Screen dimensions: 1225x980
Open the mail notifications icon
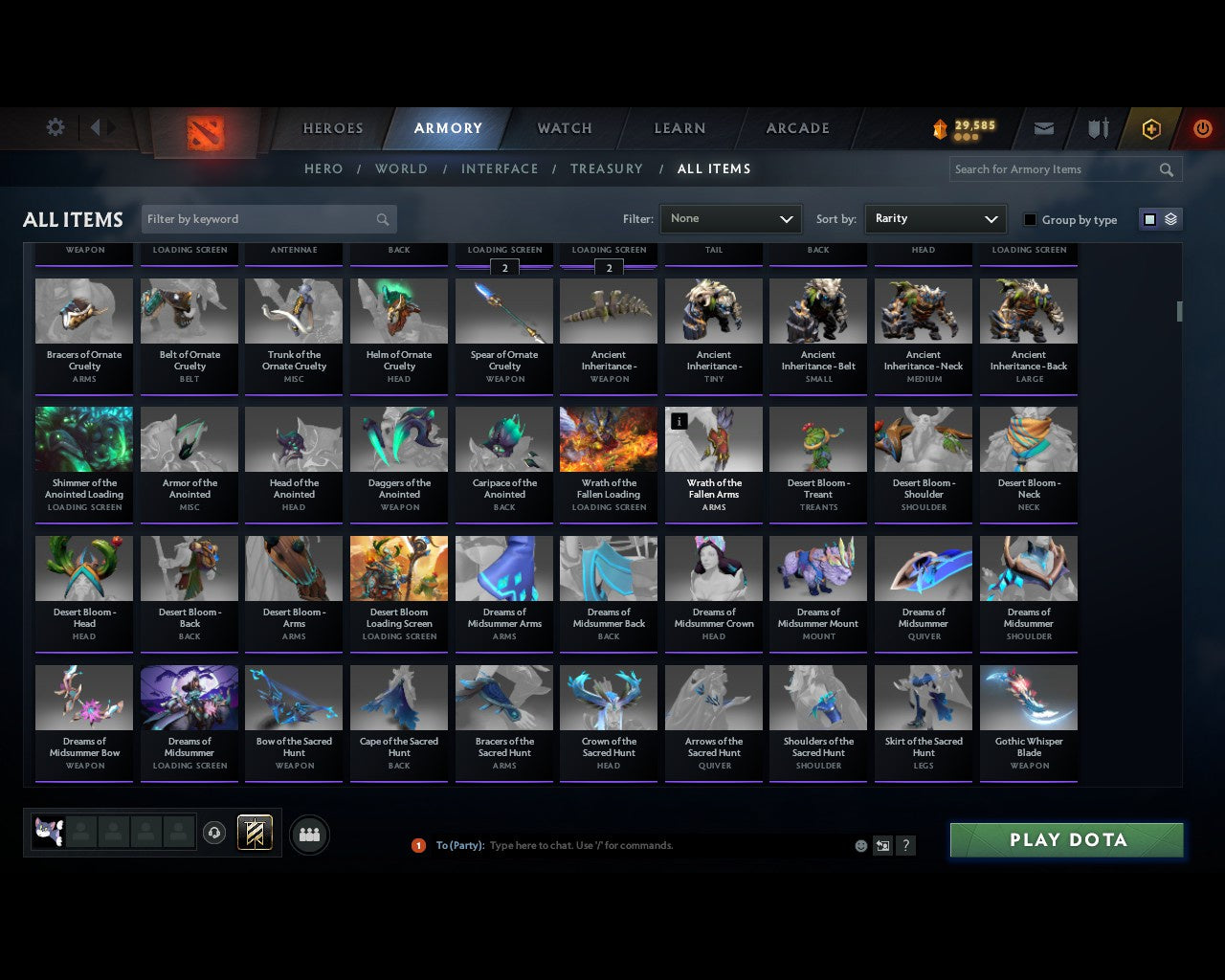click(x=1044, y=127)
